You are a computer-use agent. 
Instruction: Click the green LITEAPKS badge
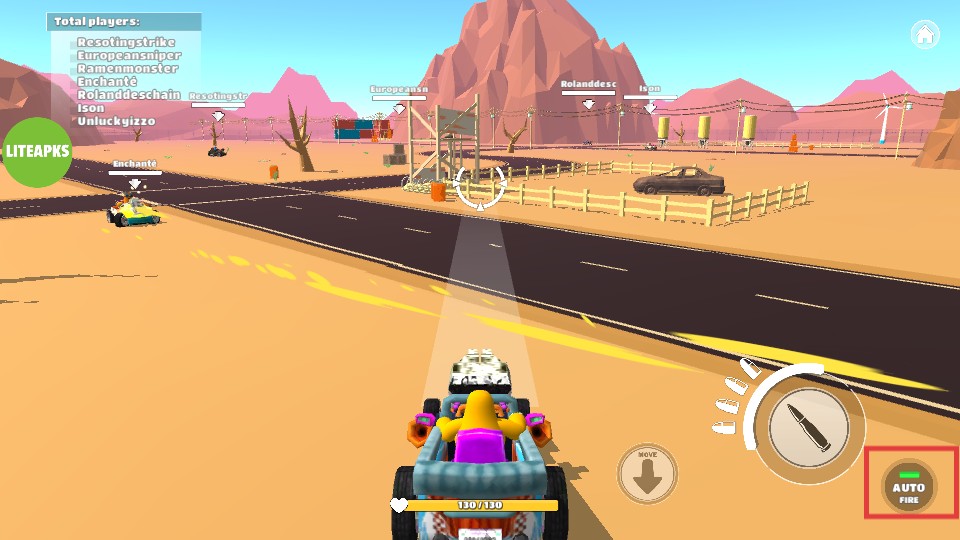[x=37, y=153]
